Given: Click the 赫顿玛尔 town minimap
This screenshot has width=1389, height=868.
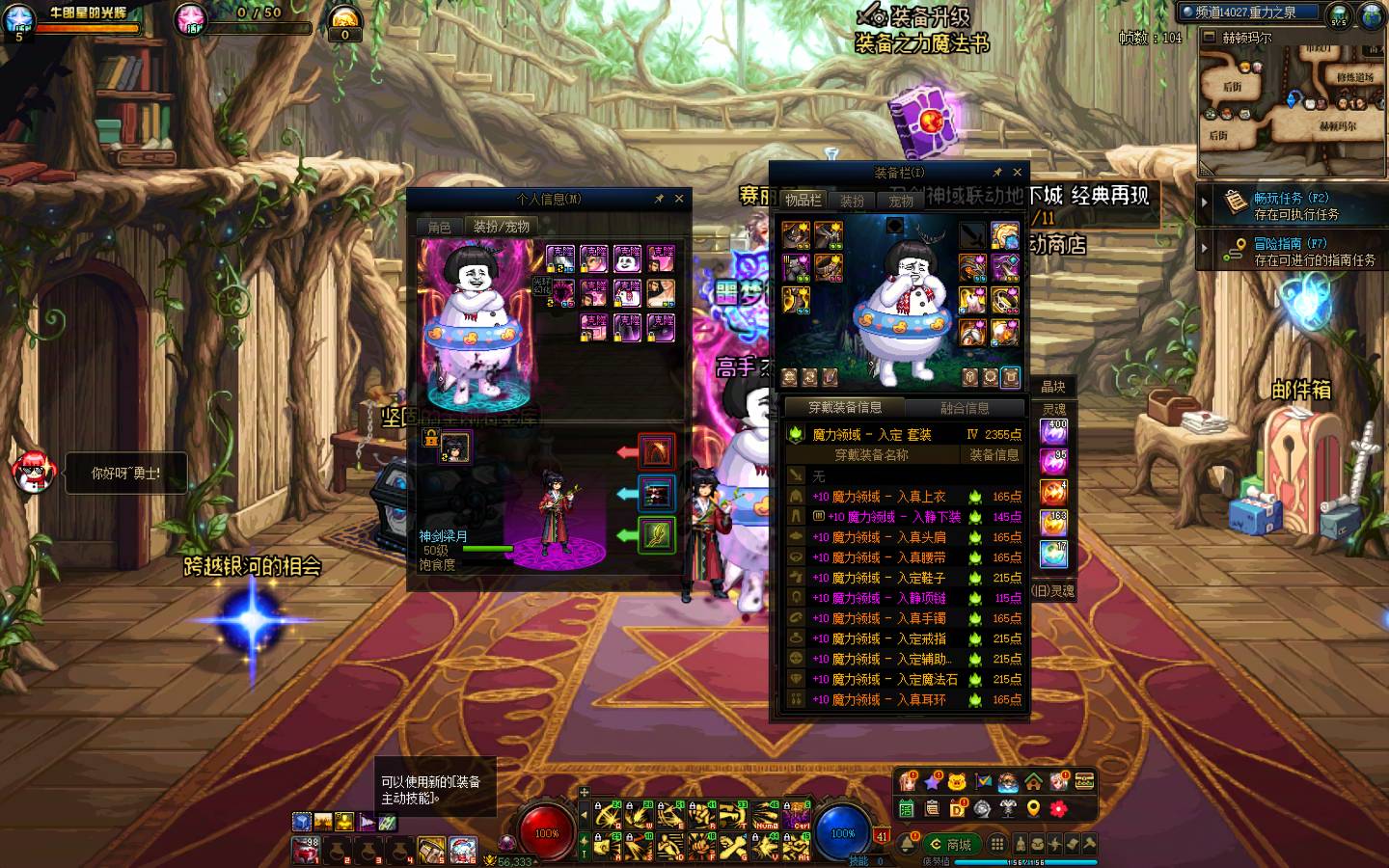Looking at the screenshot, I should pos(1291,96).
